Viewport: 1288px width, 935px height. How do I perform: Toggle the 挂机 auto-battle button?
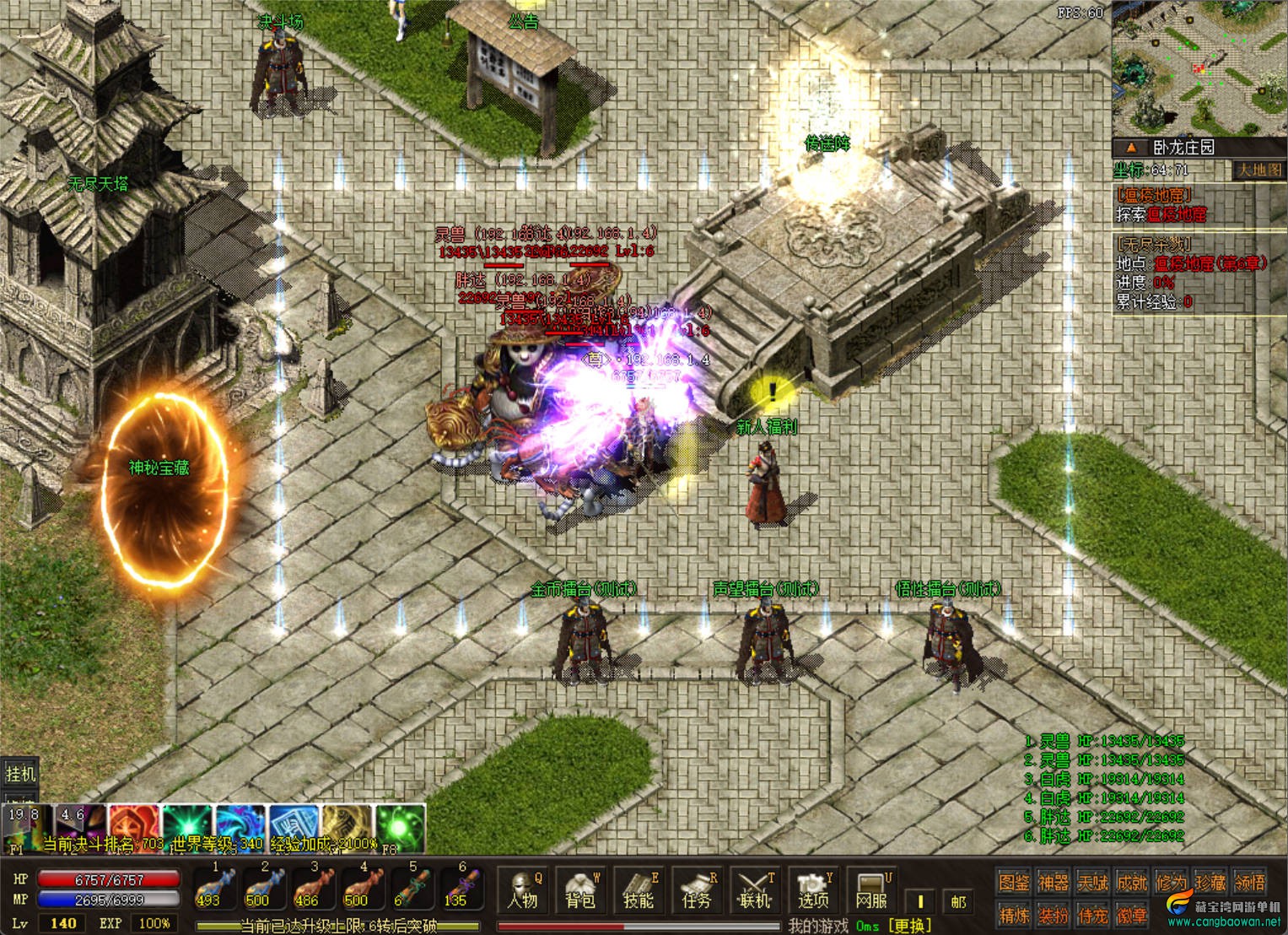[20, 774]
